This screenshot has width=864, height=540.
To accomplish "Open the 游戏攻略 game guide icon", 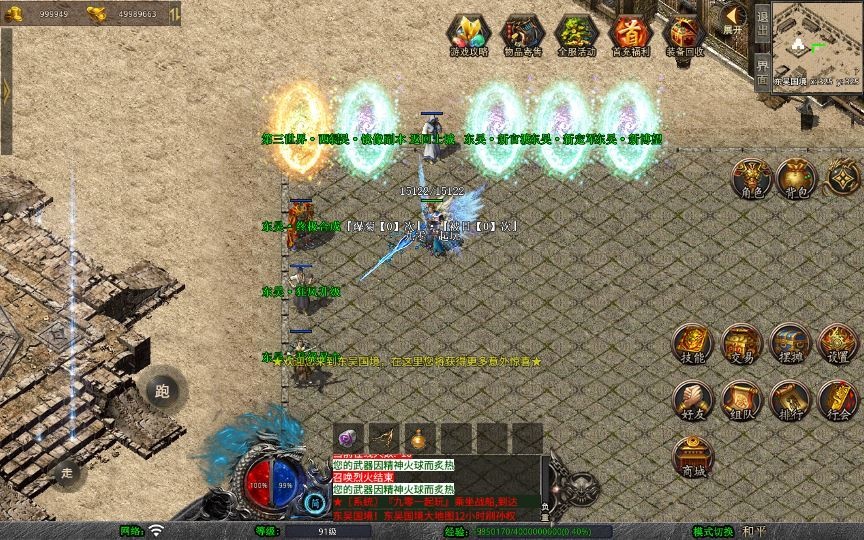I will (x=468, y=34).
